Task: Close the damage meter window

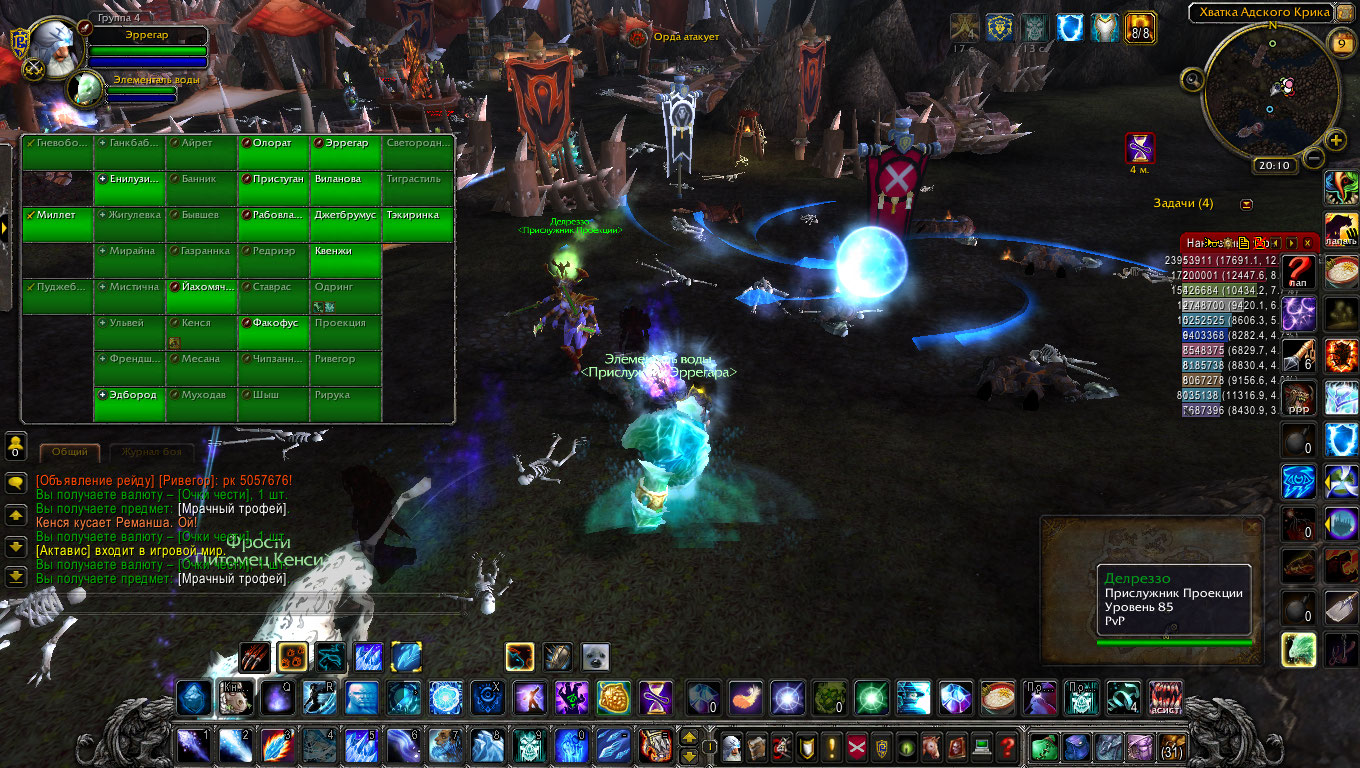Action: tap(1309, 243)
